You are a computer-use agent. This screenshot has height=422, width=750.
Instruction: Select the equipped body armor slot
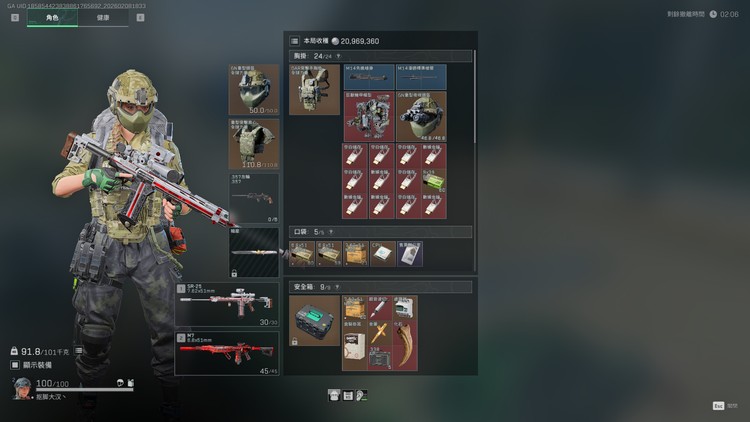[x=254, y=144]
